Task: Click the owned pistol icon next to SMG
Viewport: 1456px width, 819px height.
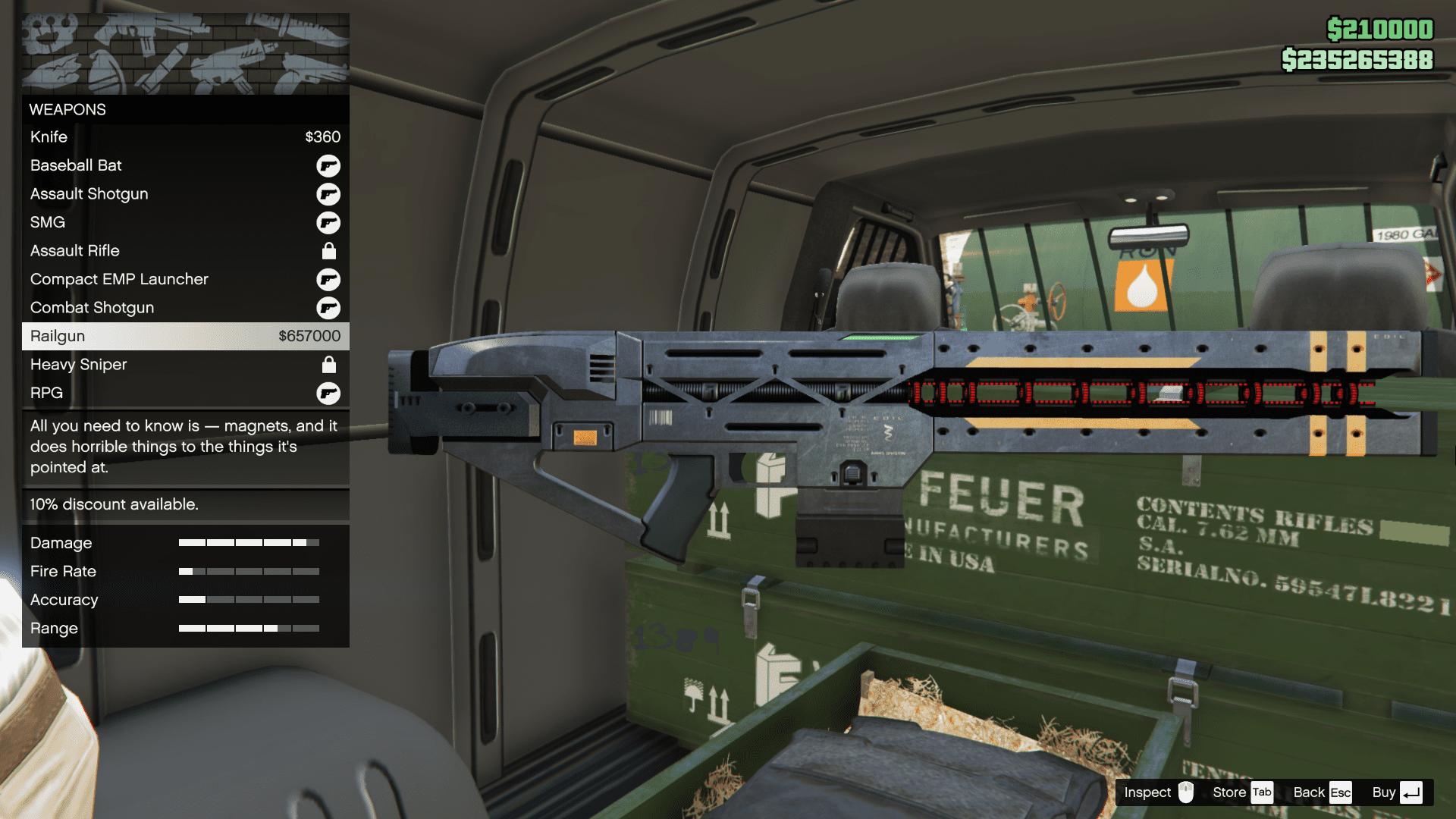Action: (328, 222)
